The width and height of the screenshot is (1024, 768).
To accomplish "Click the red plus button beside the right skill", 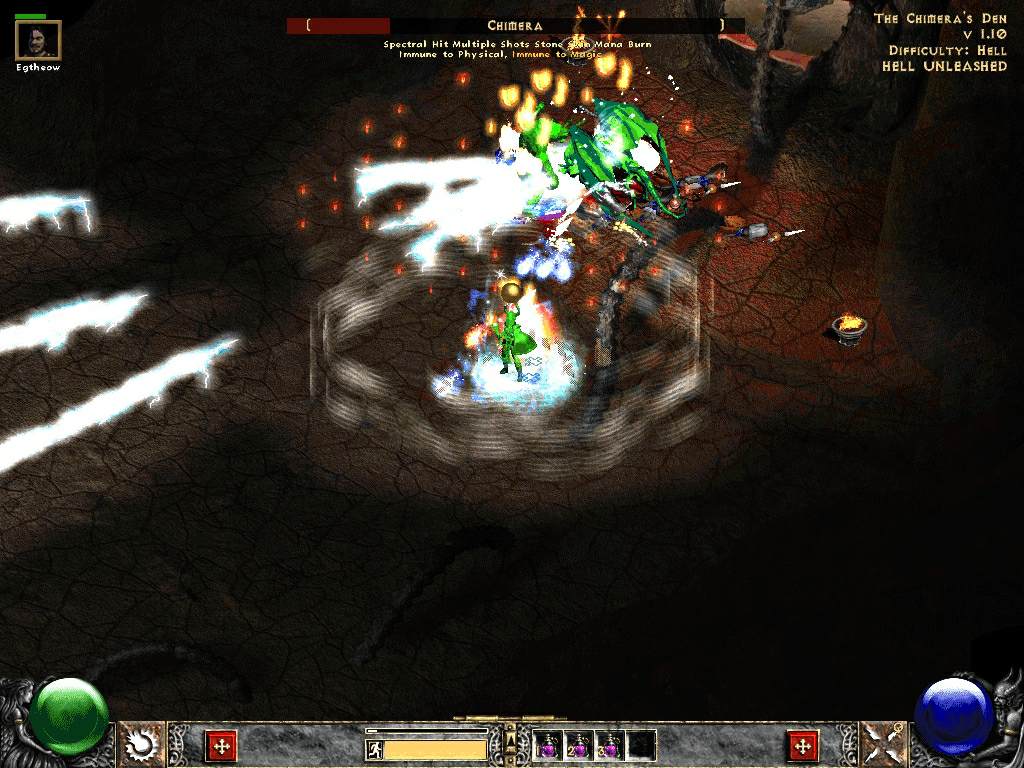I will [802, 746].
